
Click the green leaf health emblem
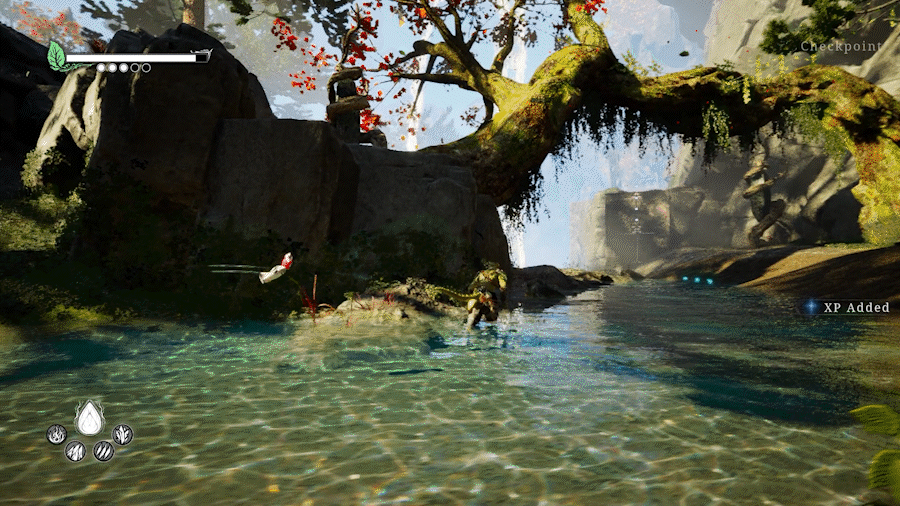58,56
